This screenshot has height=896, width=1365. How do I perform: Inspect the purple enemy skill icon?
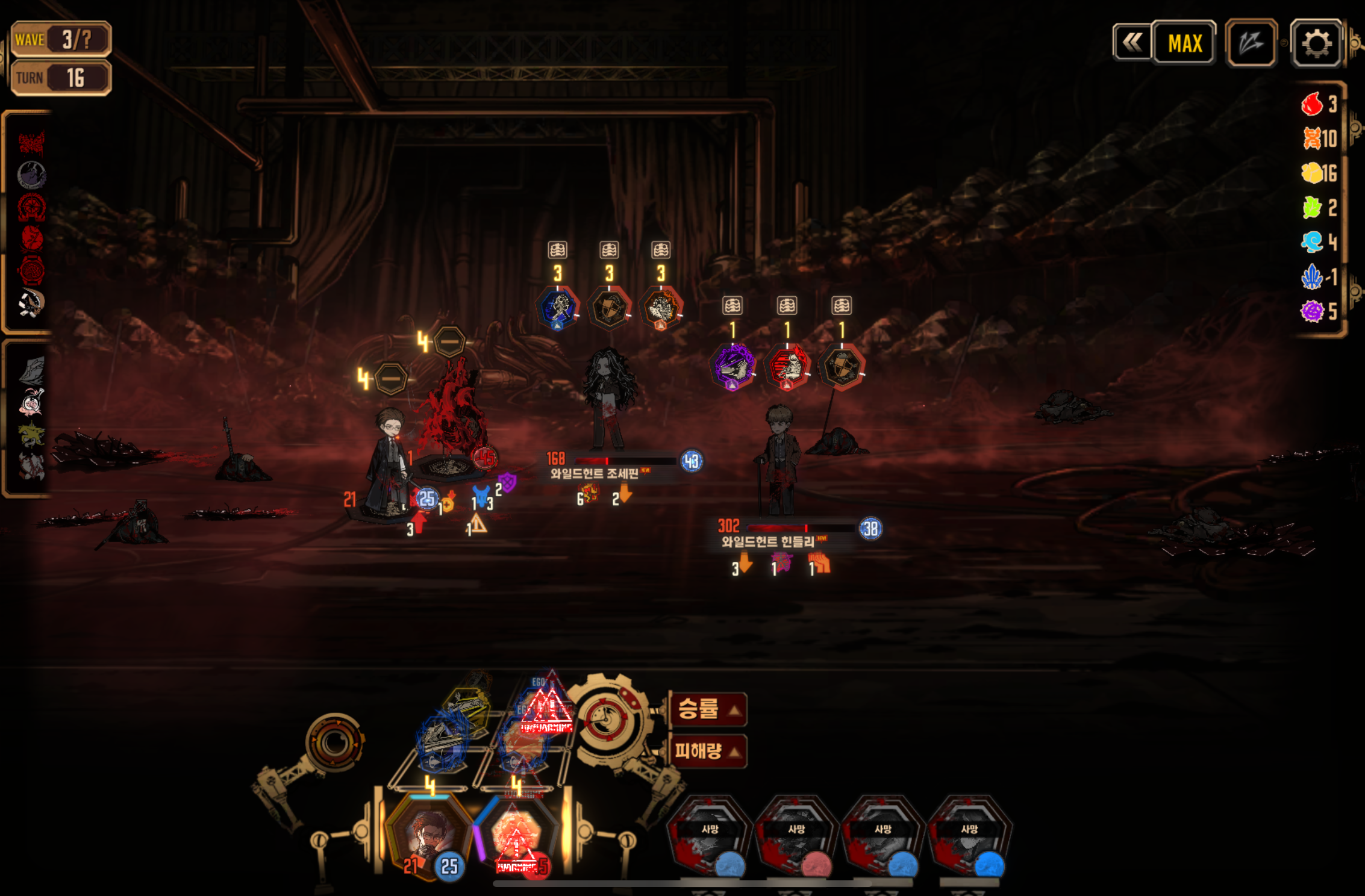pyautogui.click(x=733, y=366)
